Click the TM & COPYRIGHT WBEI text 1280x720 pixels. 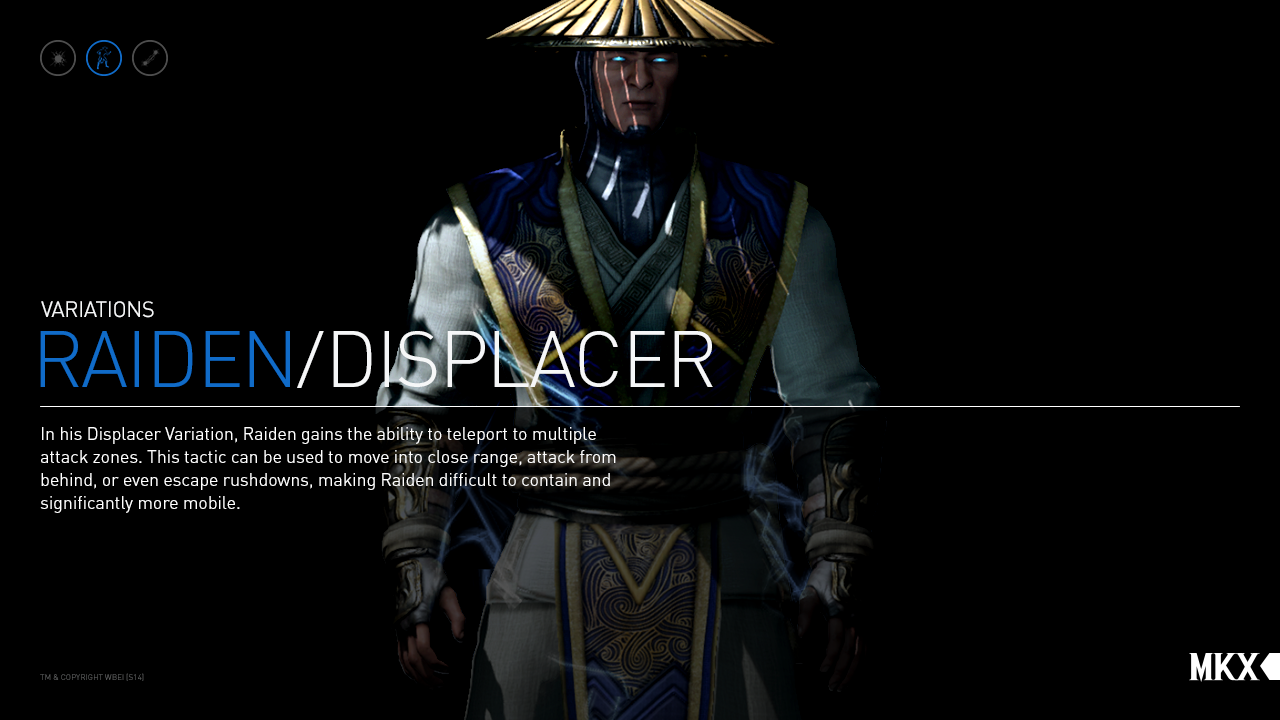(92, 676)
